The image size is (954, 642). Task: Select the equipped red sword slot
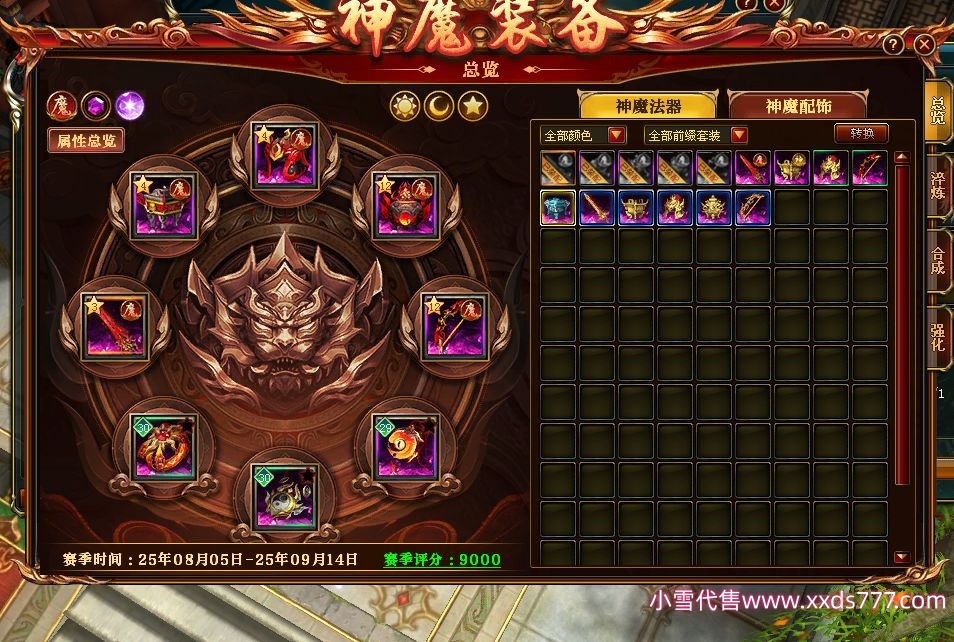click(113, 326)
